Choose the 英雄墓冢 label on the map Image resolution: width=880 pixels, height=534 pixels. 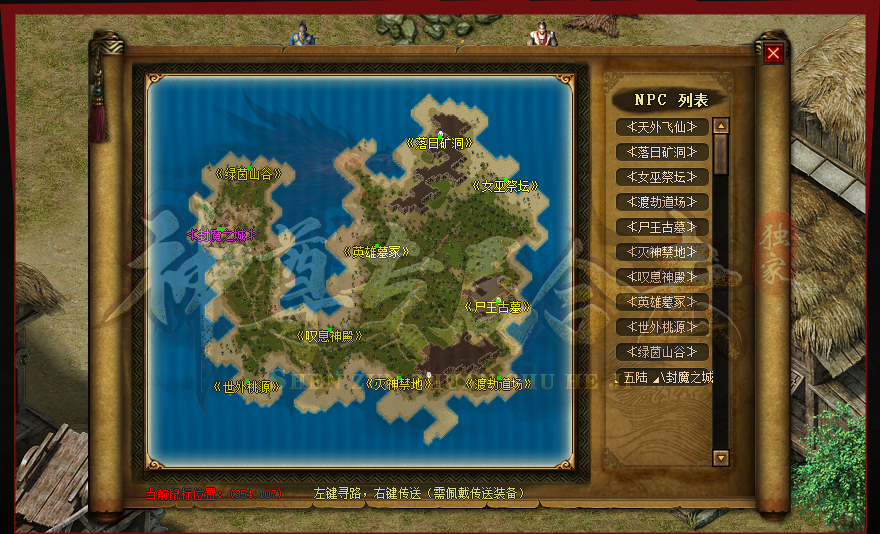coord(375,252)
